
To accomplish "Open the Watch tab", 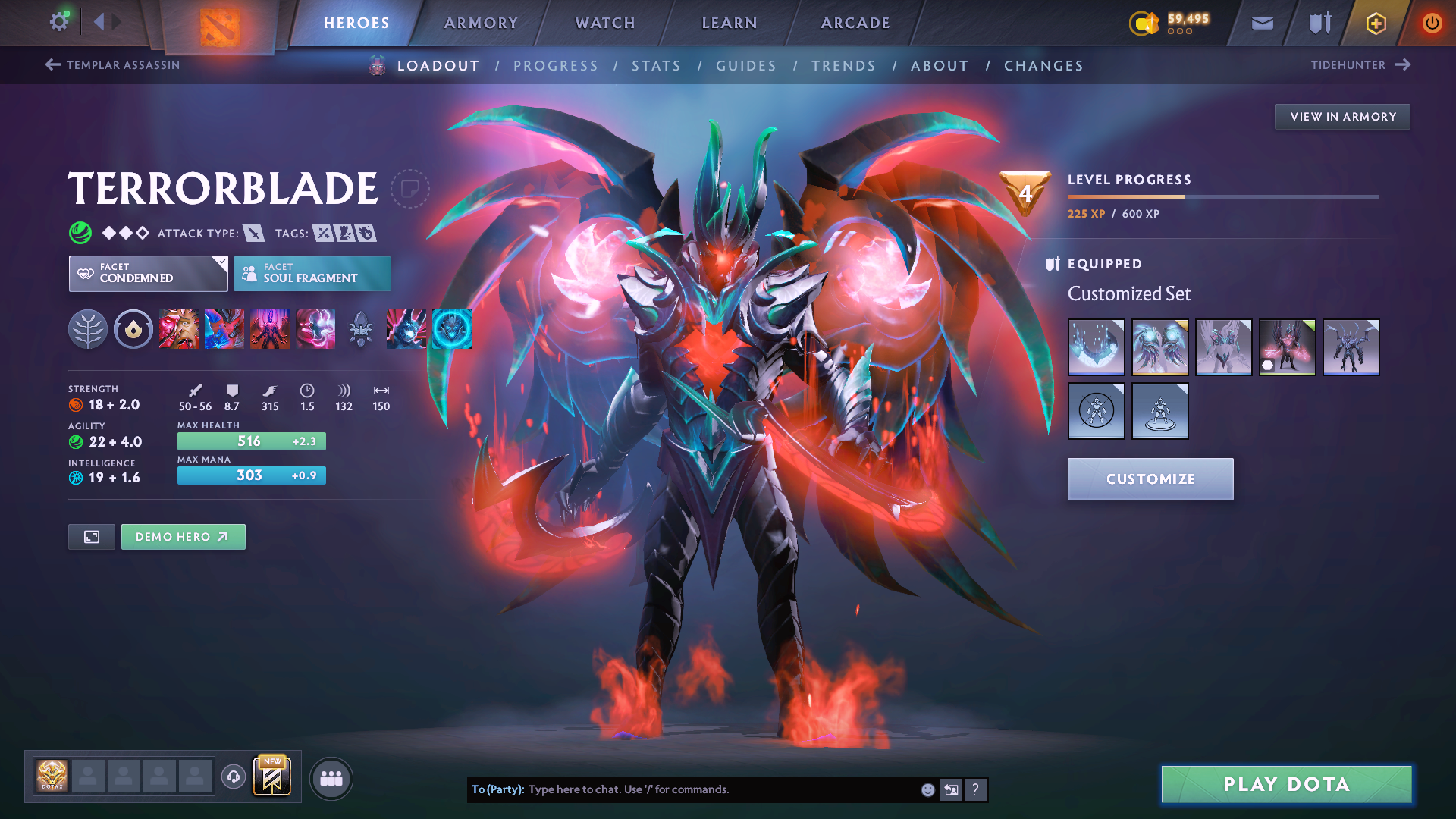I will tap(605, 23).
